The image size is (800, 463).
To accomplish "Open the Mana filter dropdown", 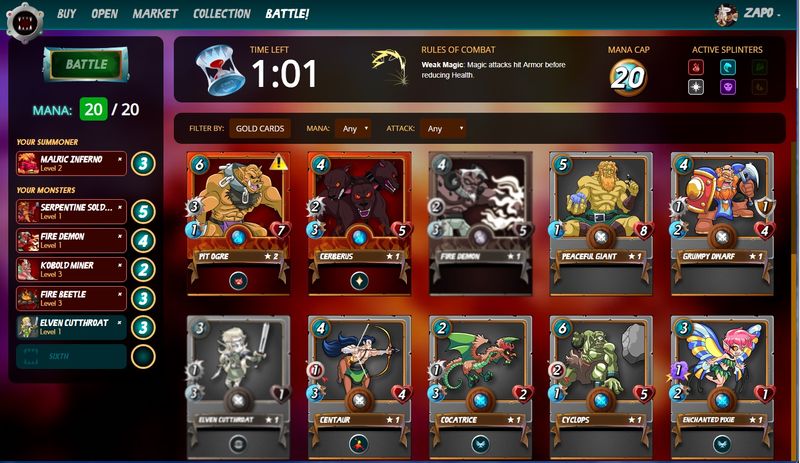I will coord(353,128).
